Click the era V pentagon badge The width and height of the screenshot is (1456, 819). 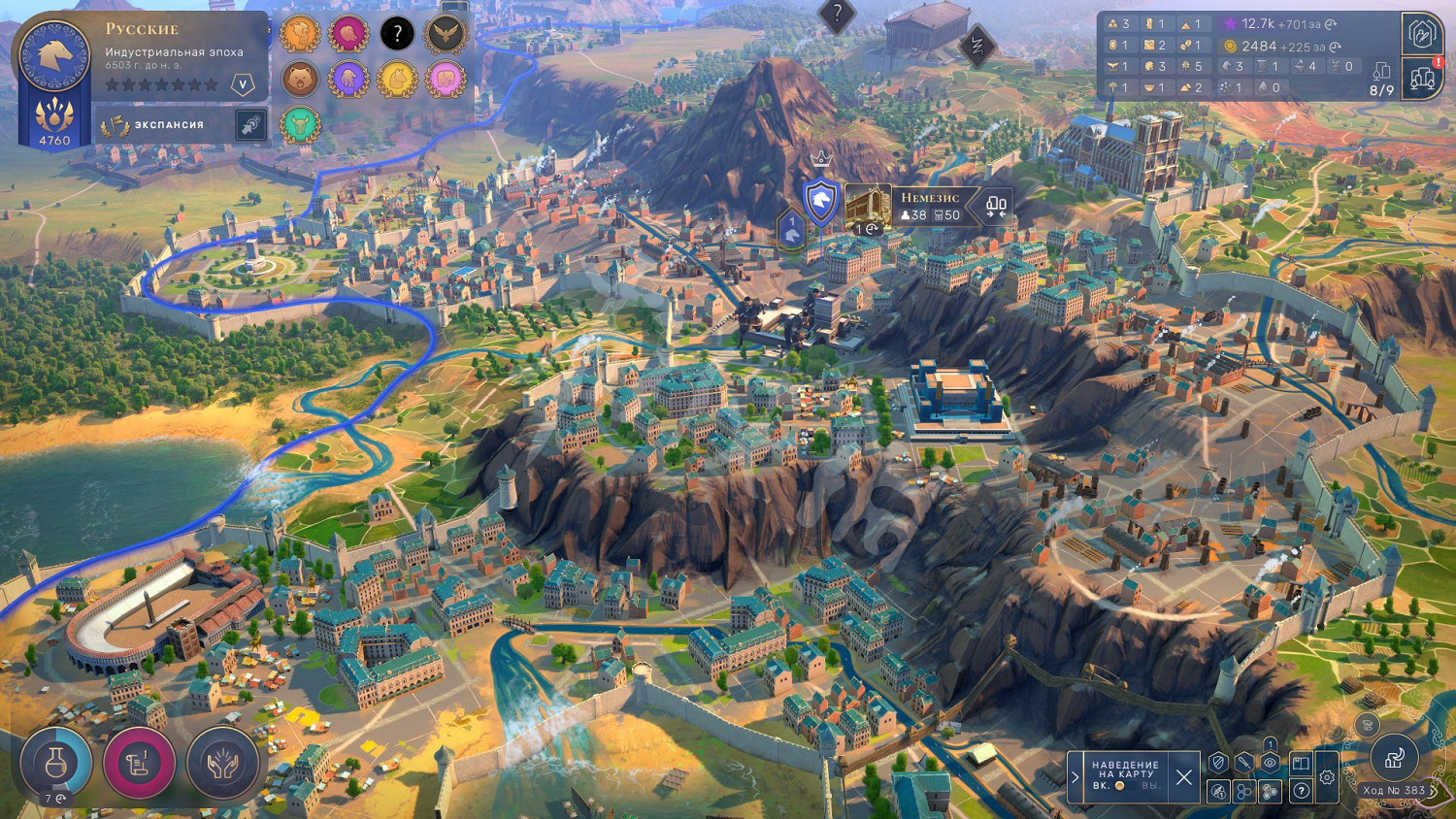243,85
